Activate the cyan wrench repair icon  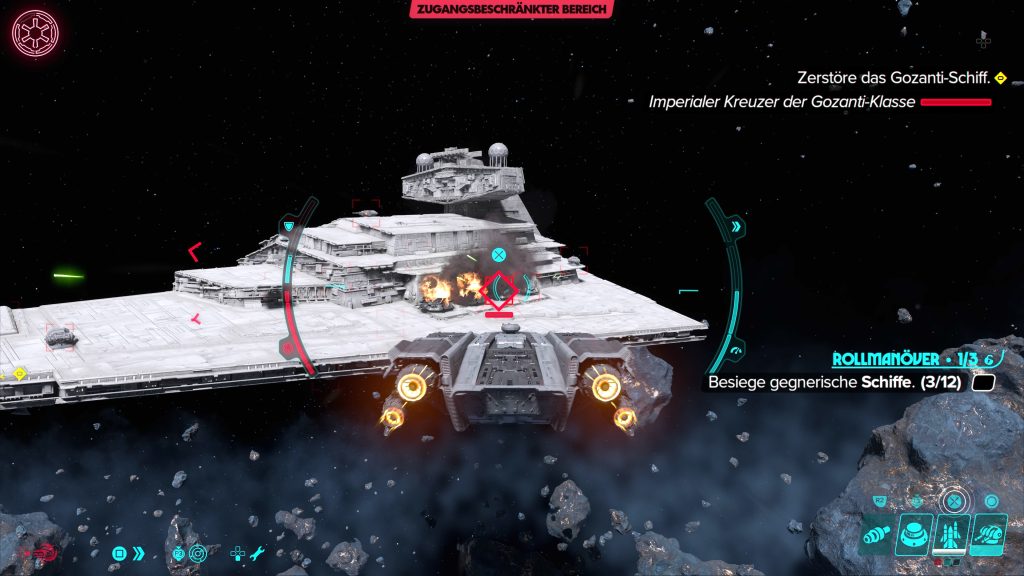[x=256, y=553]
